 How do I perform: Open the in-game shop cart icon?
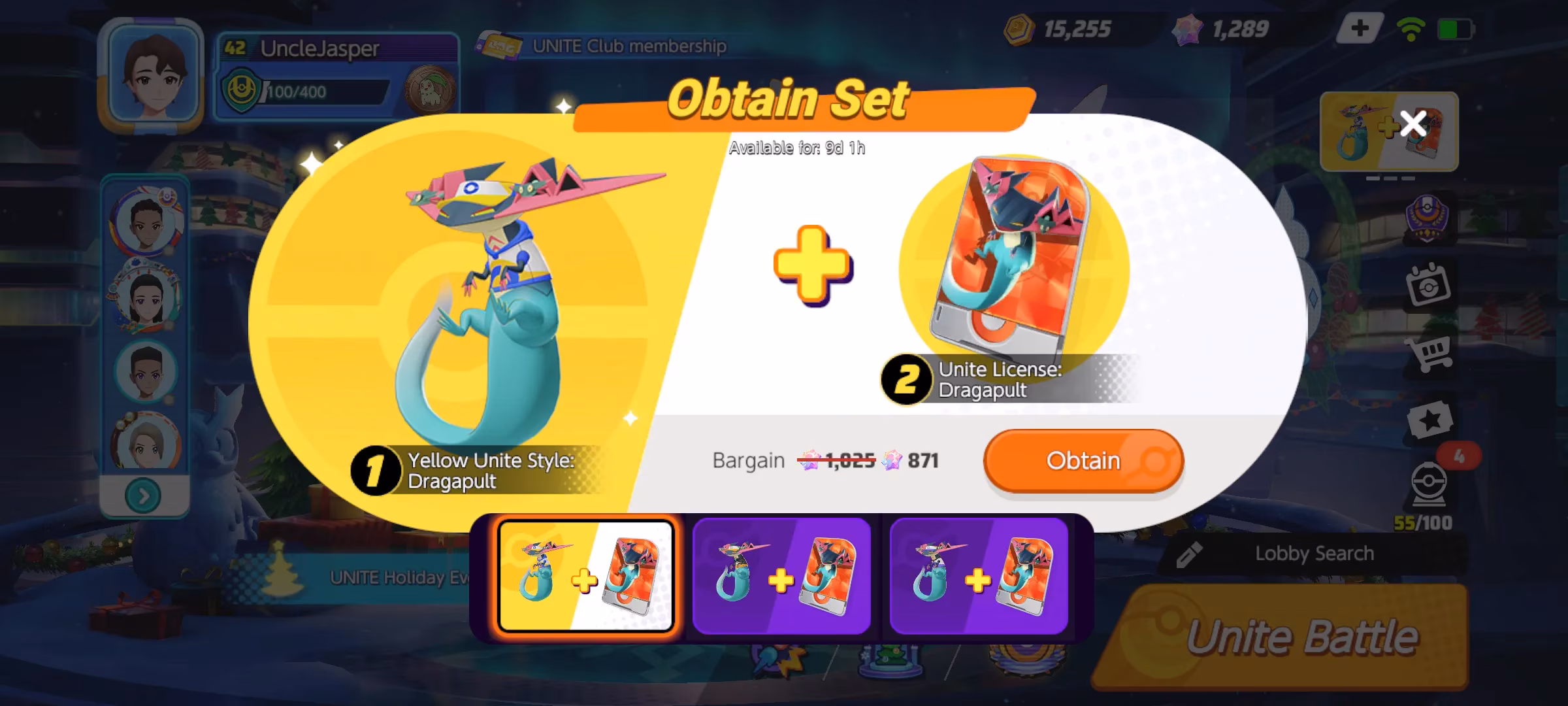1428,353
